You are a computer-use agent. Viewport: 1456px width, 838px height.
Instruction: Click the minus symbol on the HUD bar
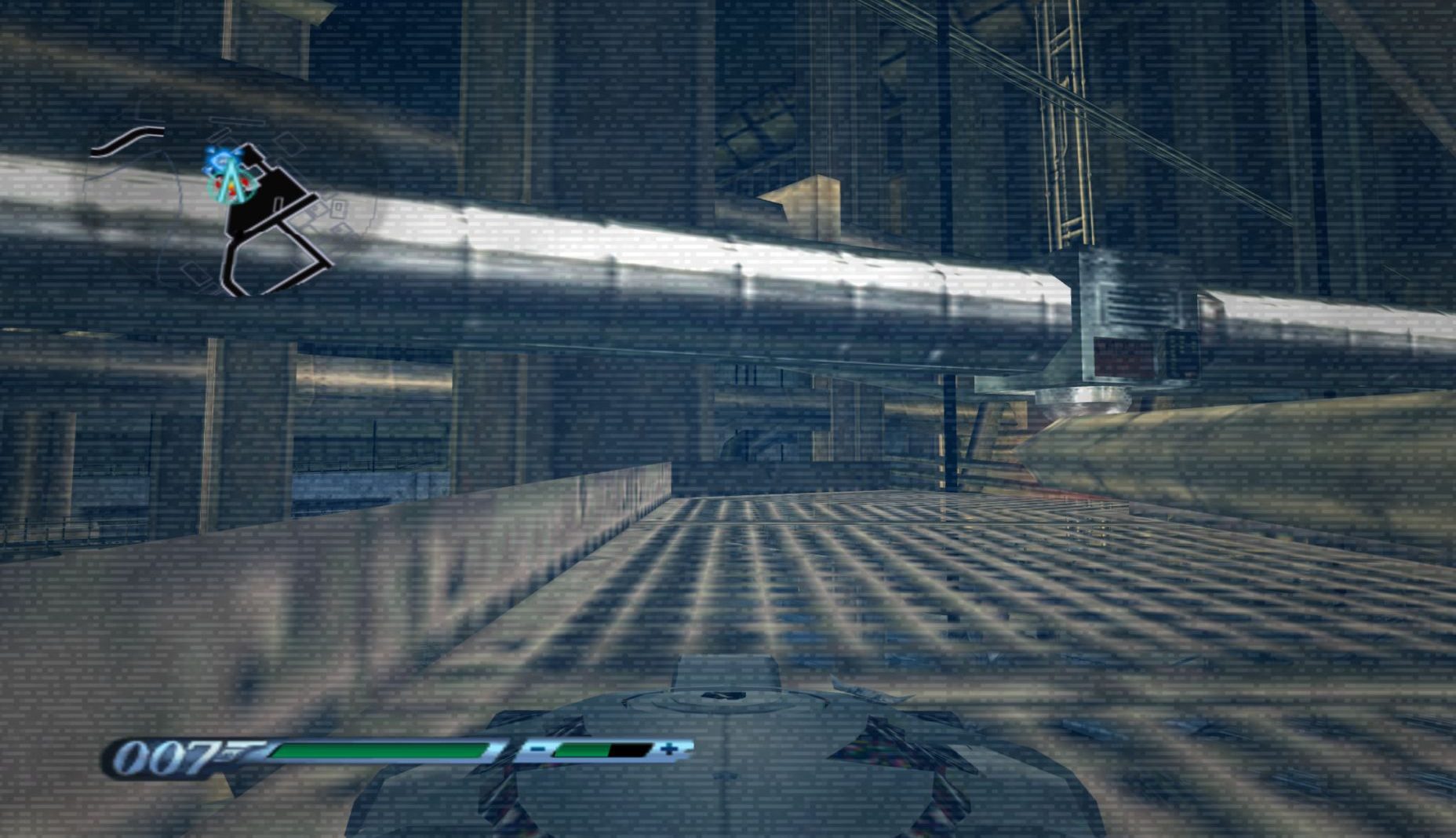point(538,749)
